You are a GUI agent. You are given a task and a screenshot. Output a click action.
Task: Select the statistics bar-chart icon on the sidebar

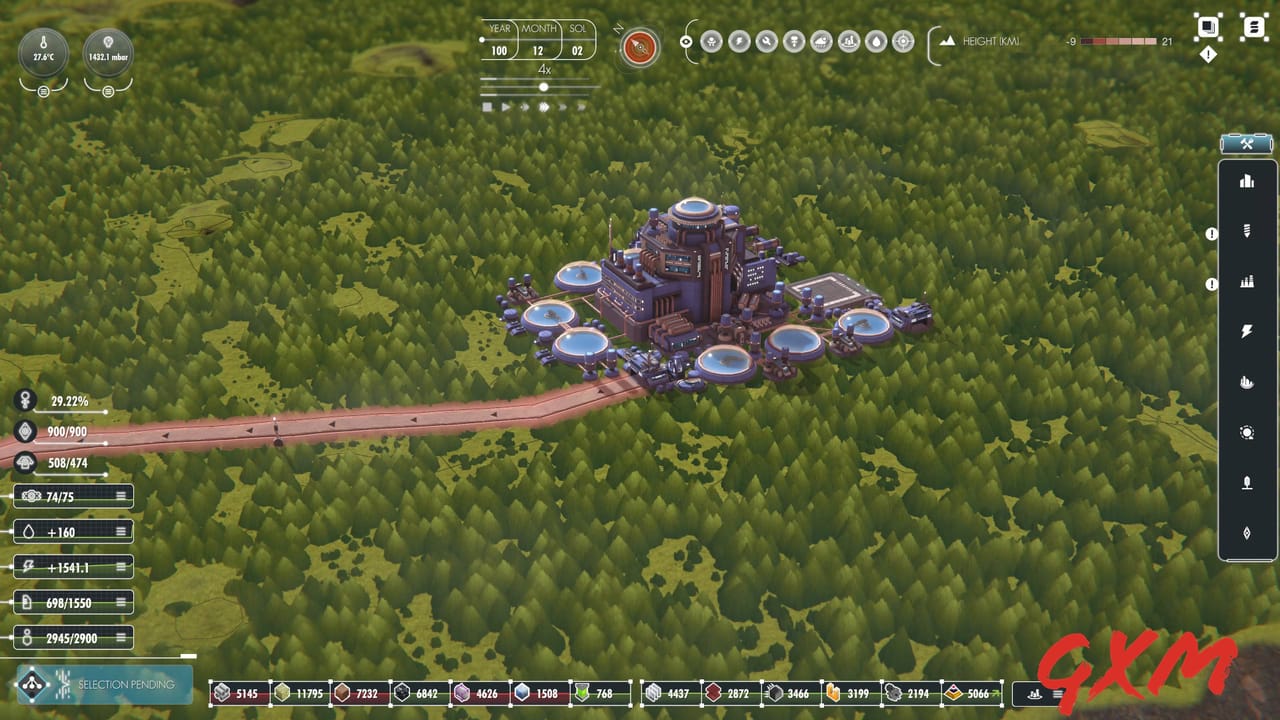click(1247, 181)
